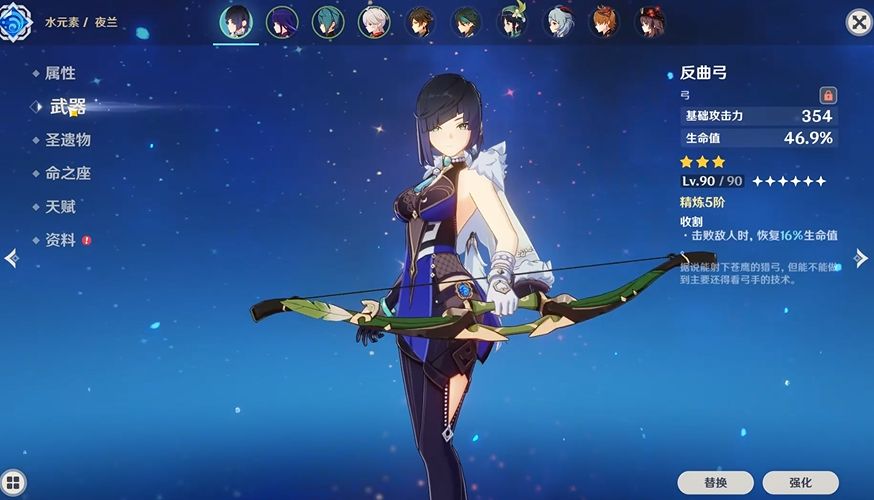Select the last portrait, Hu Tao
Image resolution: width=874 pixels, height=500 pixels.
coord(651,21)
